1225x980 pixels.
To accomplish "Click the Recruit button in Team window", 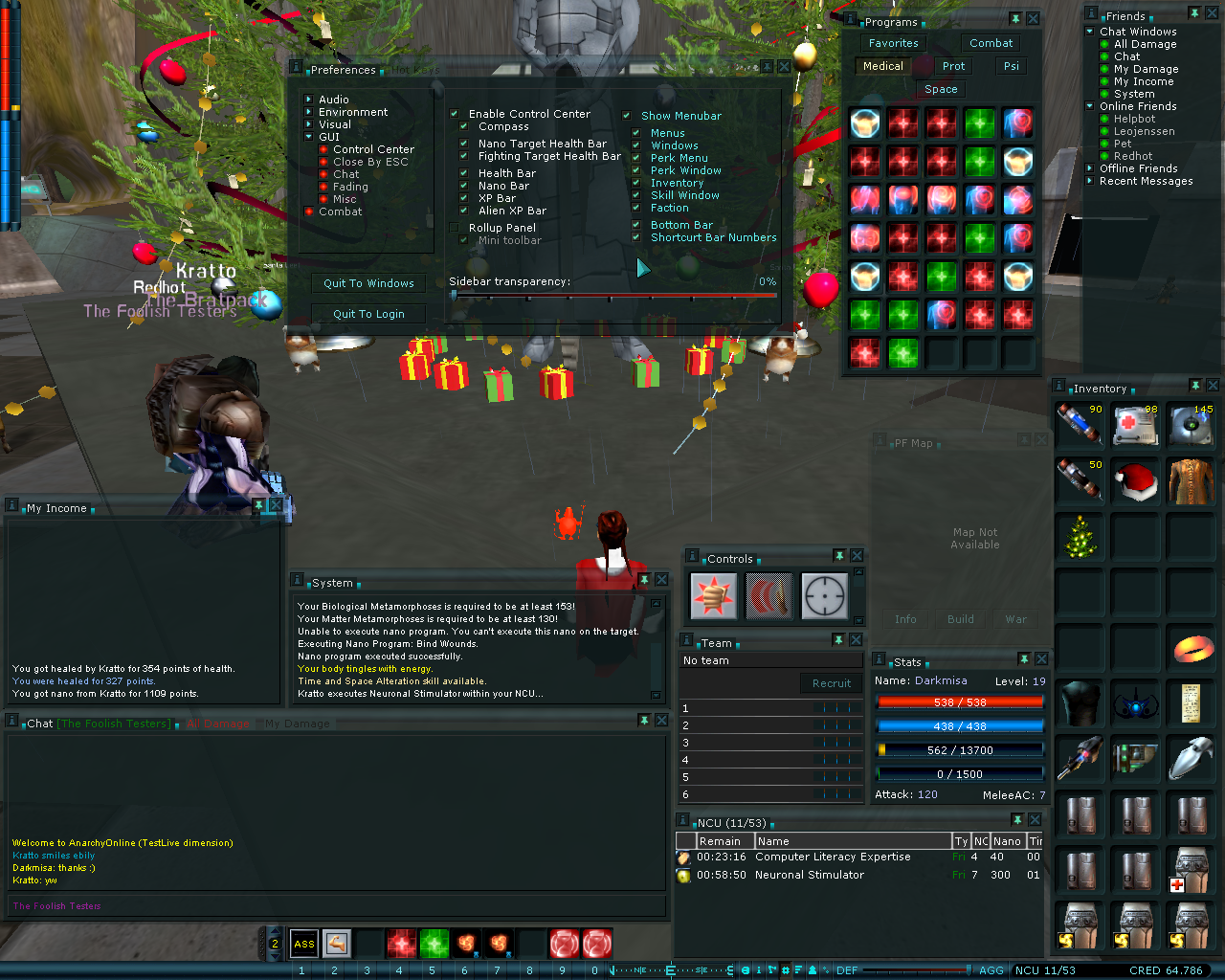I will 831,683.
